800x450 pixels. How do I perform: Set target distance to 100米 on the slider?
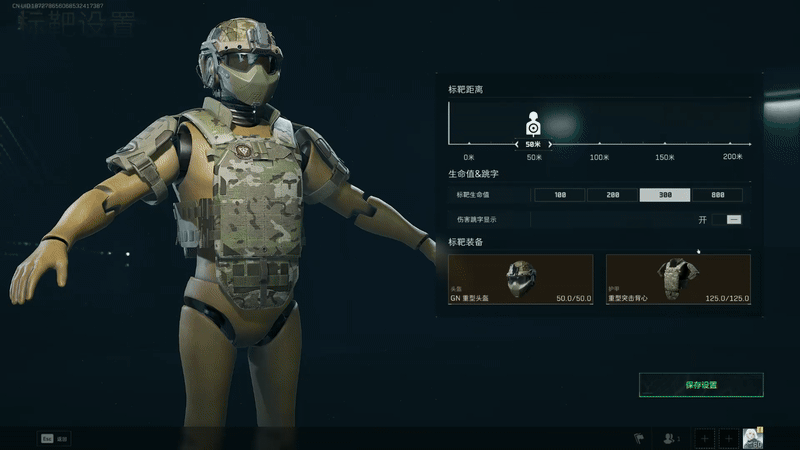click(600, 145)
